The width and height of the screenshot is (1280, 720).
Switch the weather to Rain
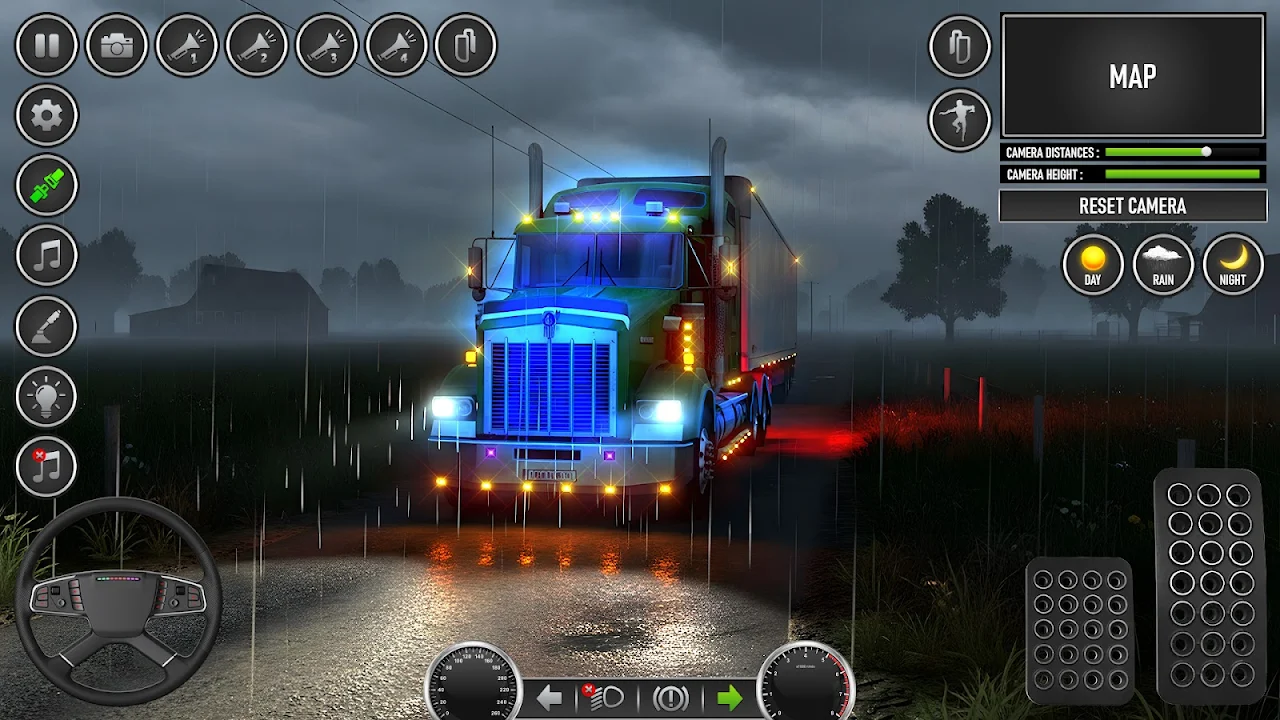(x=1163, y=264)
